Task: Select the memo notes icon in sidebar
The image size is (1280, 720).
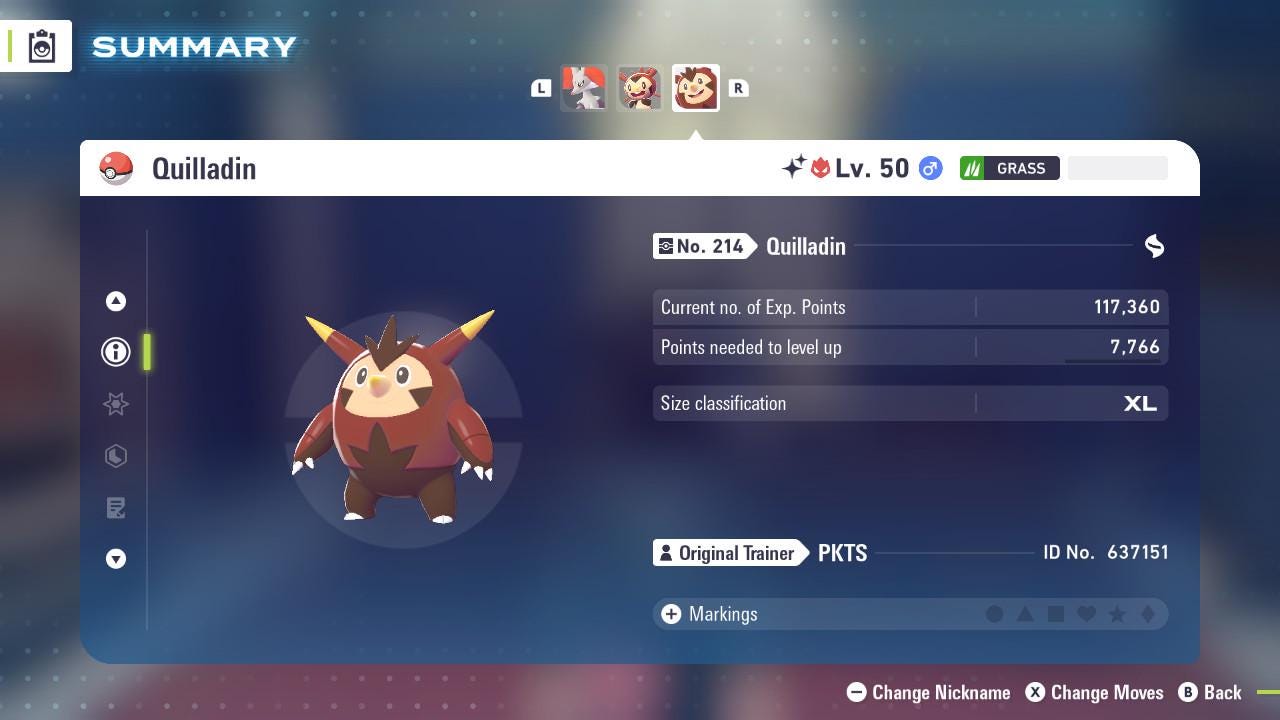Action: 115,508
